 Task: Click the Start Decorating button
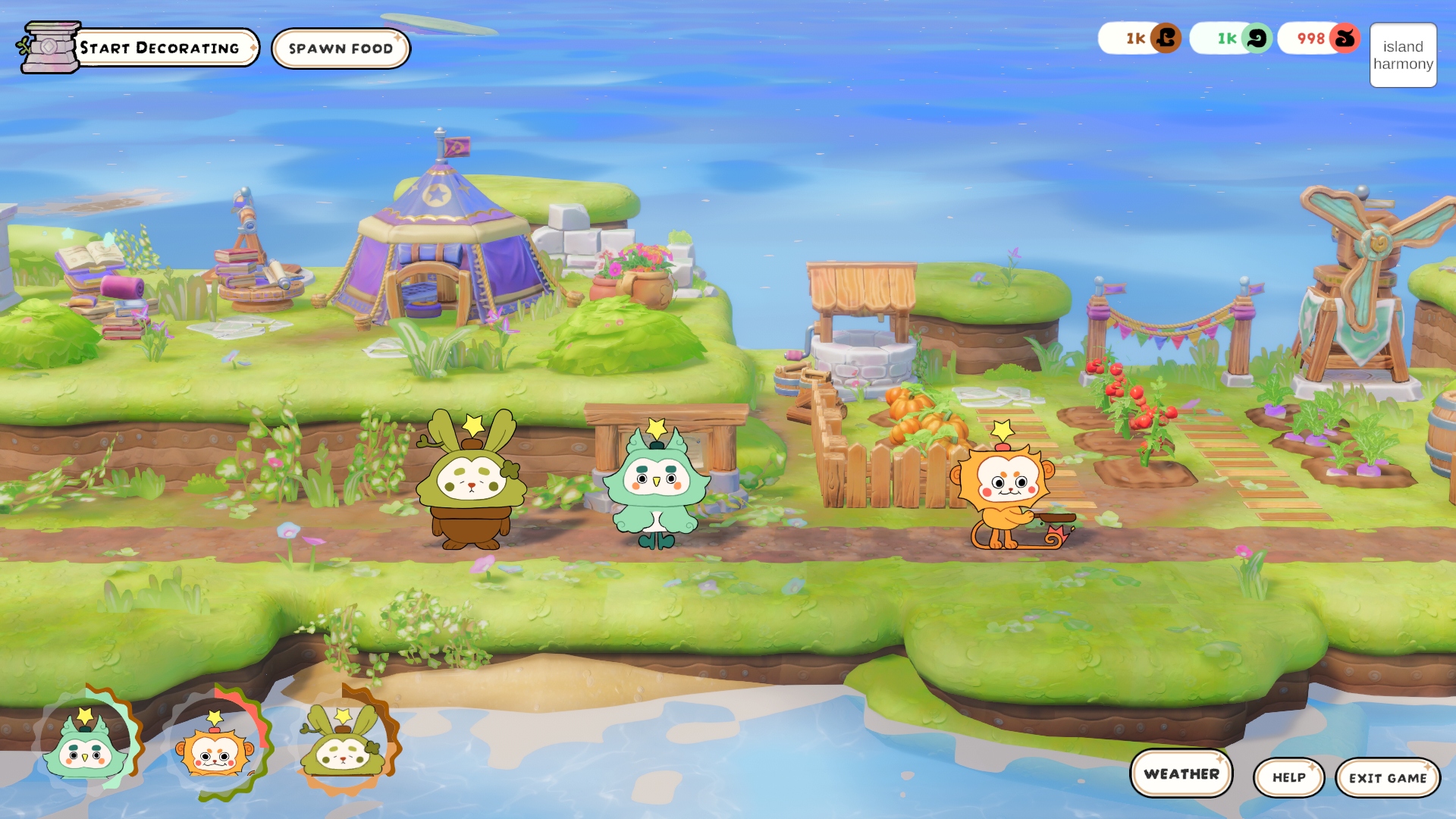pos(159,48)
